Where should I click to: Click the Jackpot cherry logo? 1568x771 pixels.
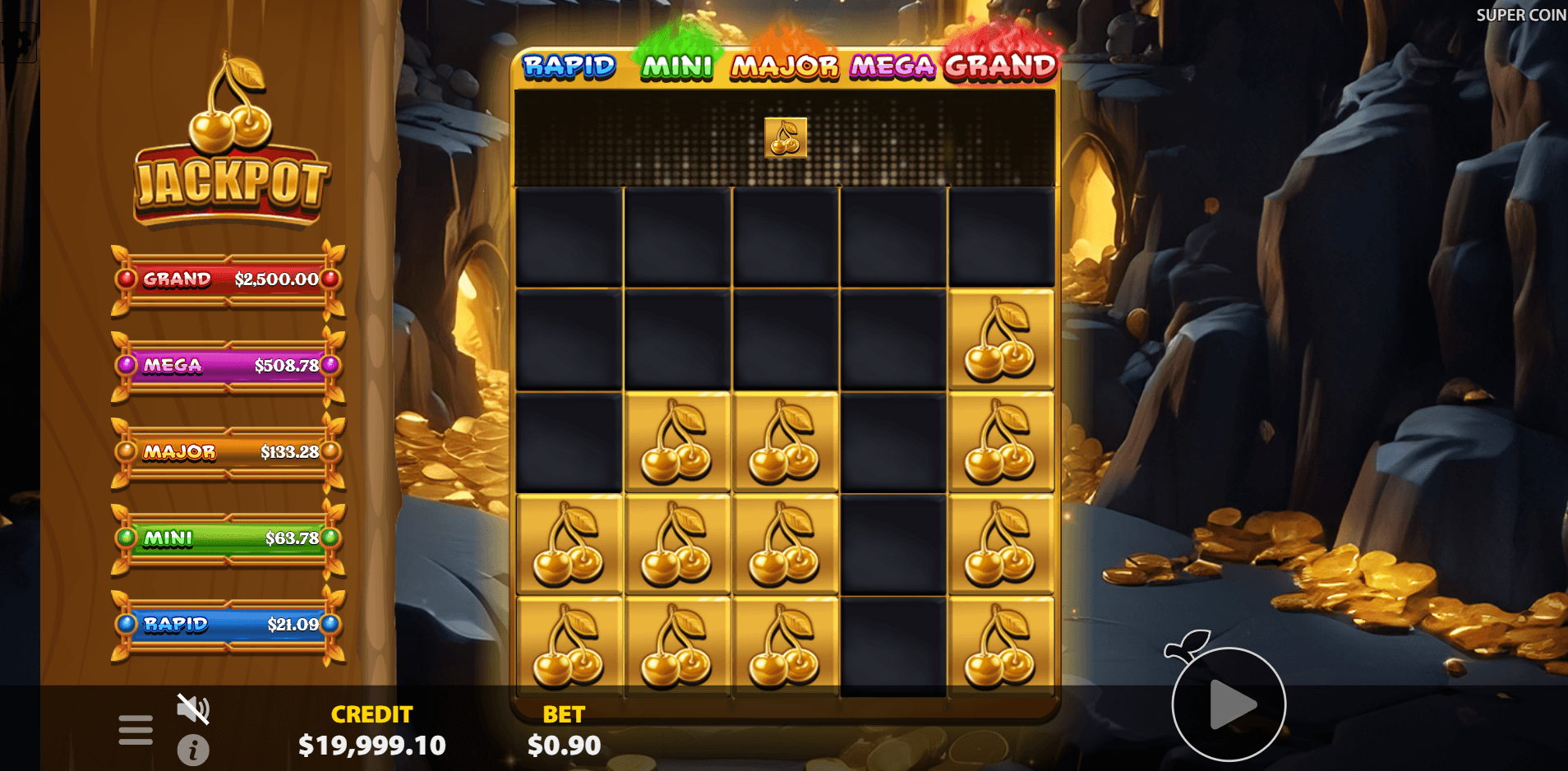pos(228,136)
